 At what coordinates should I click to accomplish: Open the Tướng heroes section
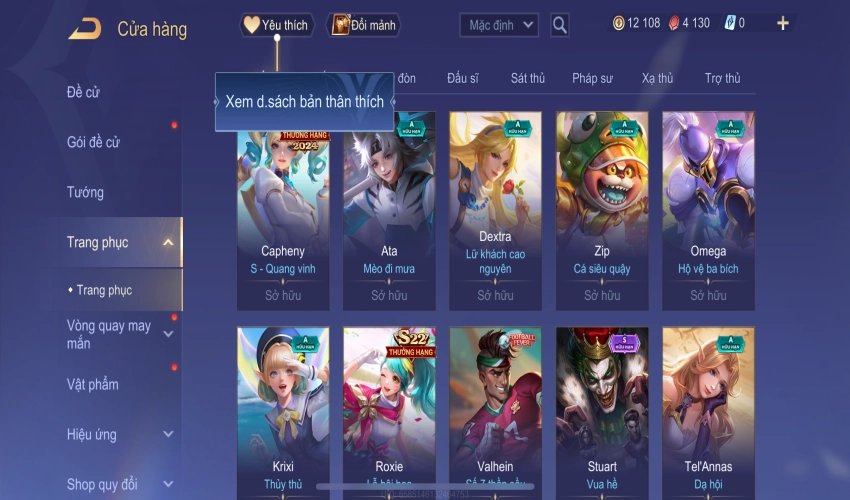click(x=85, y=192)
